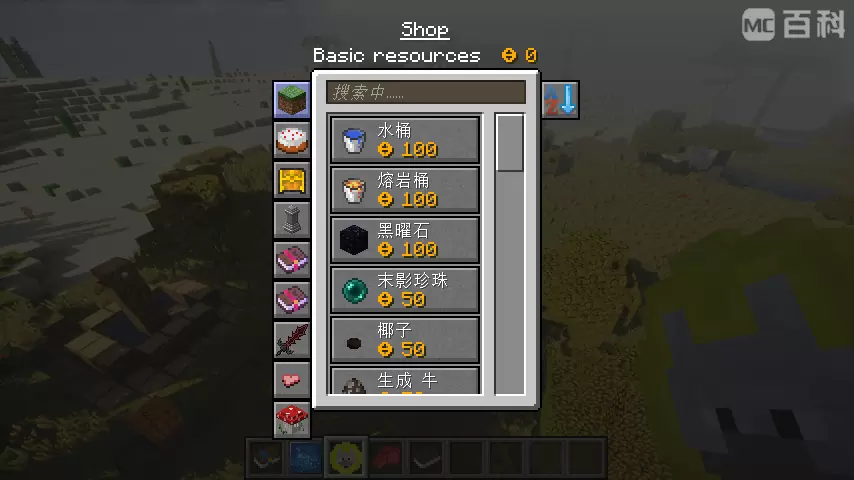854x480 pixels.
Task: Switch to the cake category tab
Action: [292, 140]
